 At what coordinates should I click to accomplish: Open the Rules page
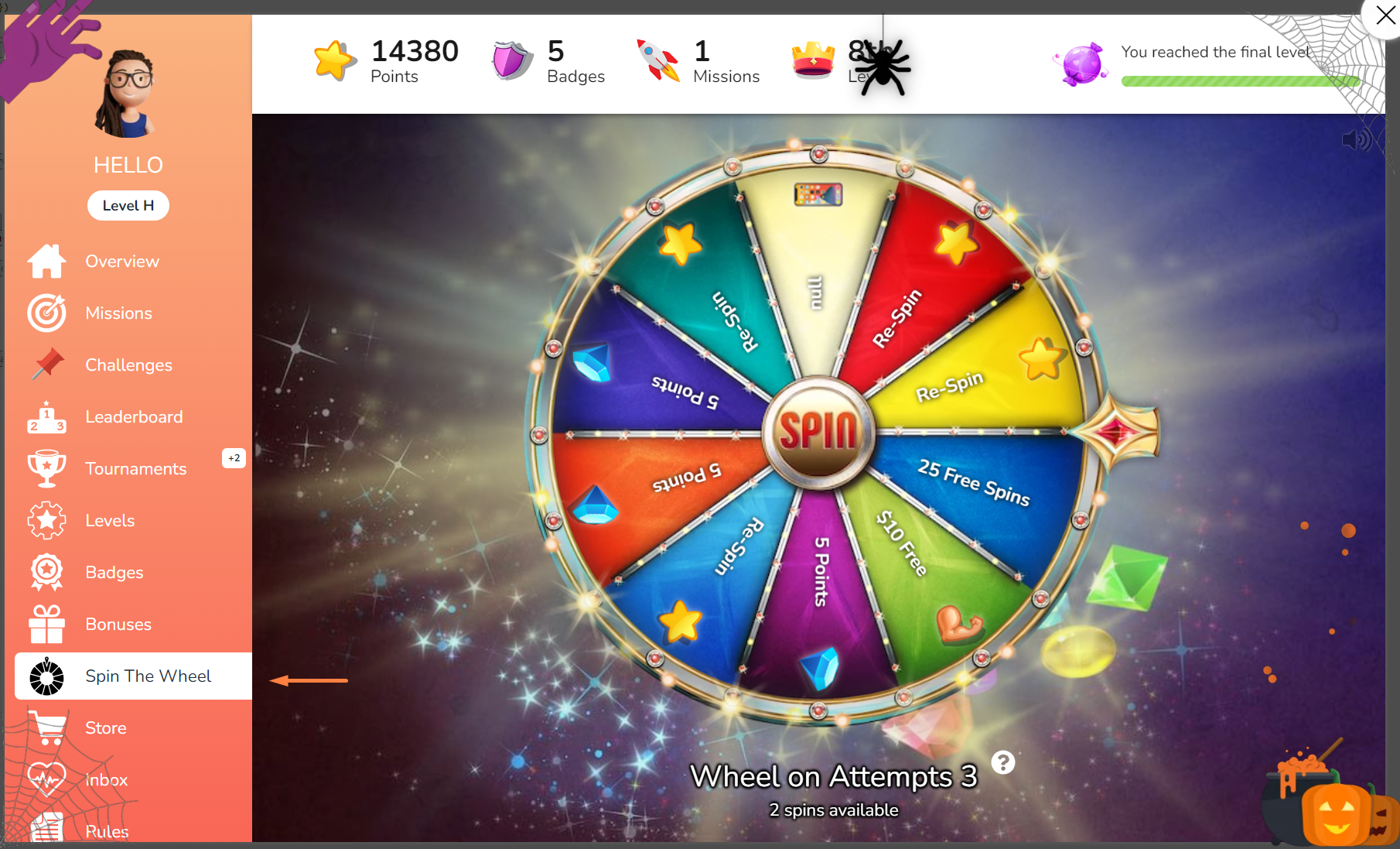[107, 831]
